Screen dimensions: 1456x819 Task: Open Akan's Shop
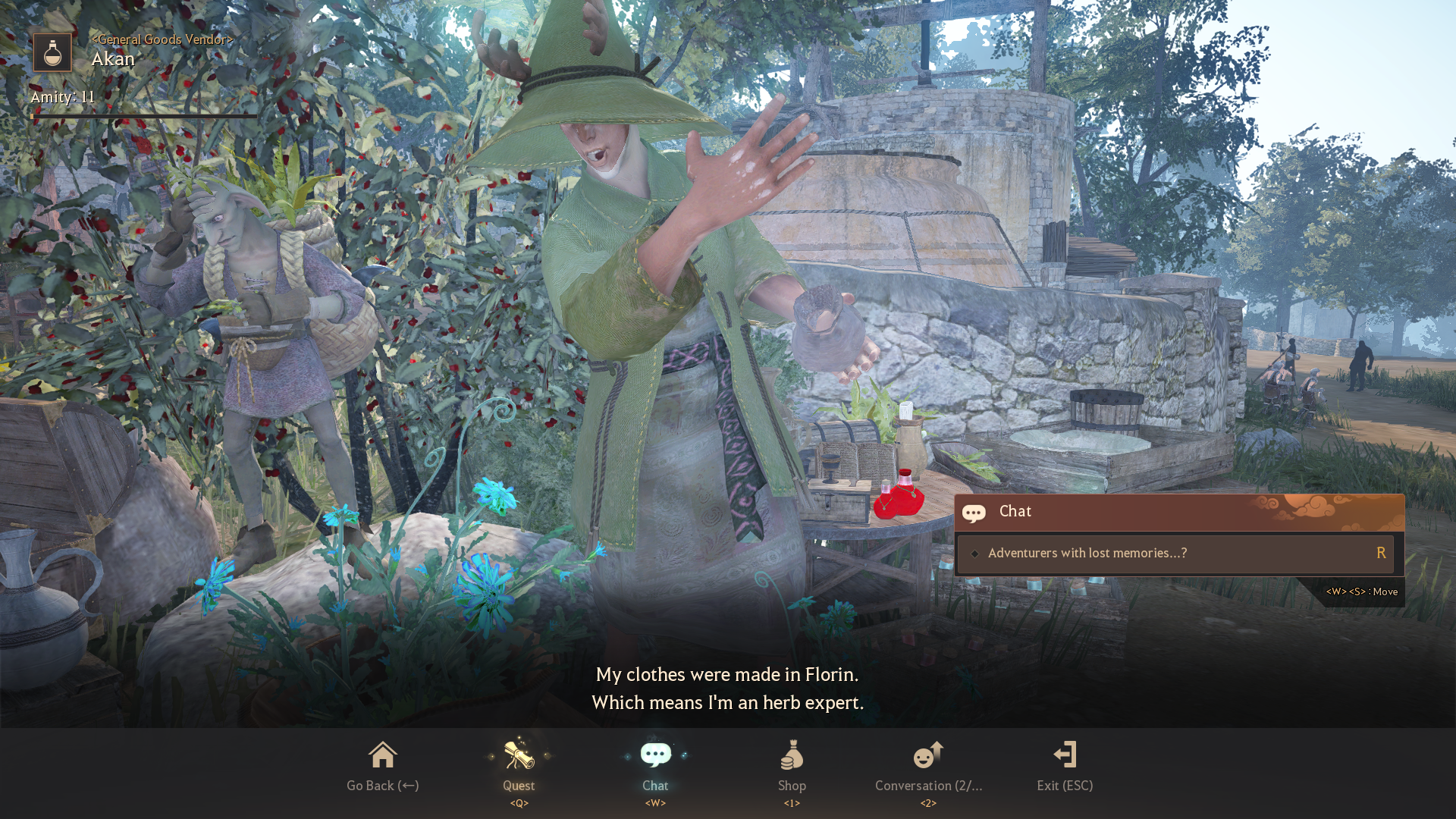(792, 766)
